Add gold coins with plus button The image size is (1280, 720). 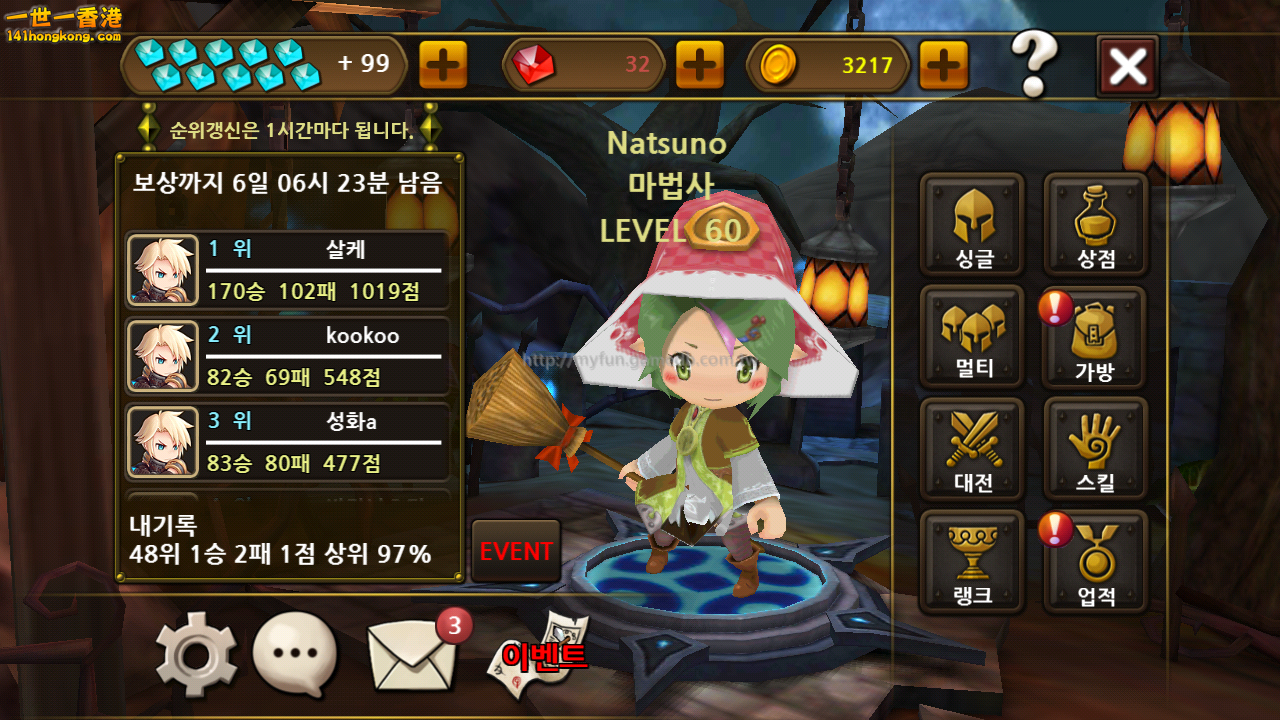tap(943, 66)
